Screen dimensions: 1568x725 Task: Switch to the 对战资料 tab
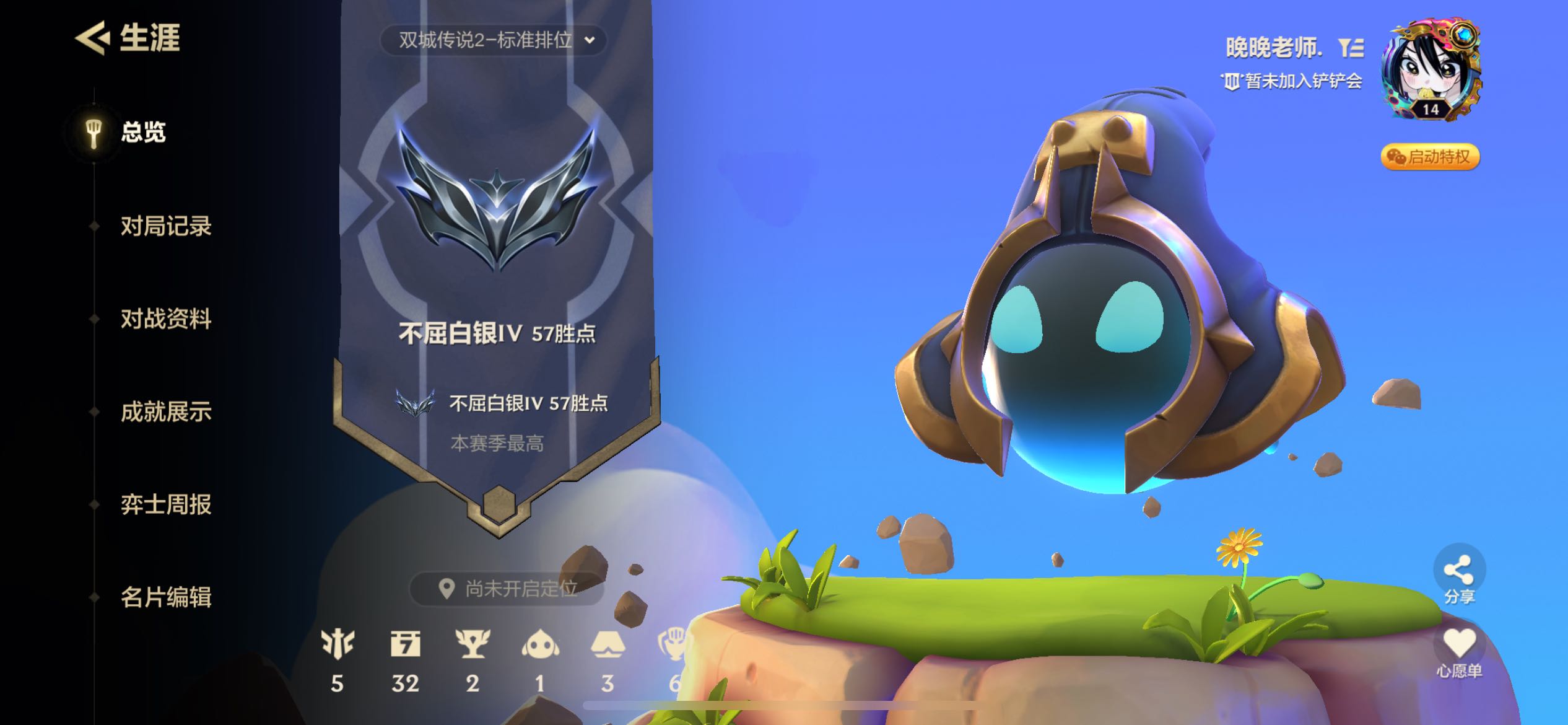(x=165, y=319)
